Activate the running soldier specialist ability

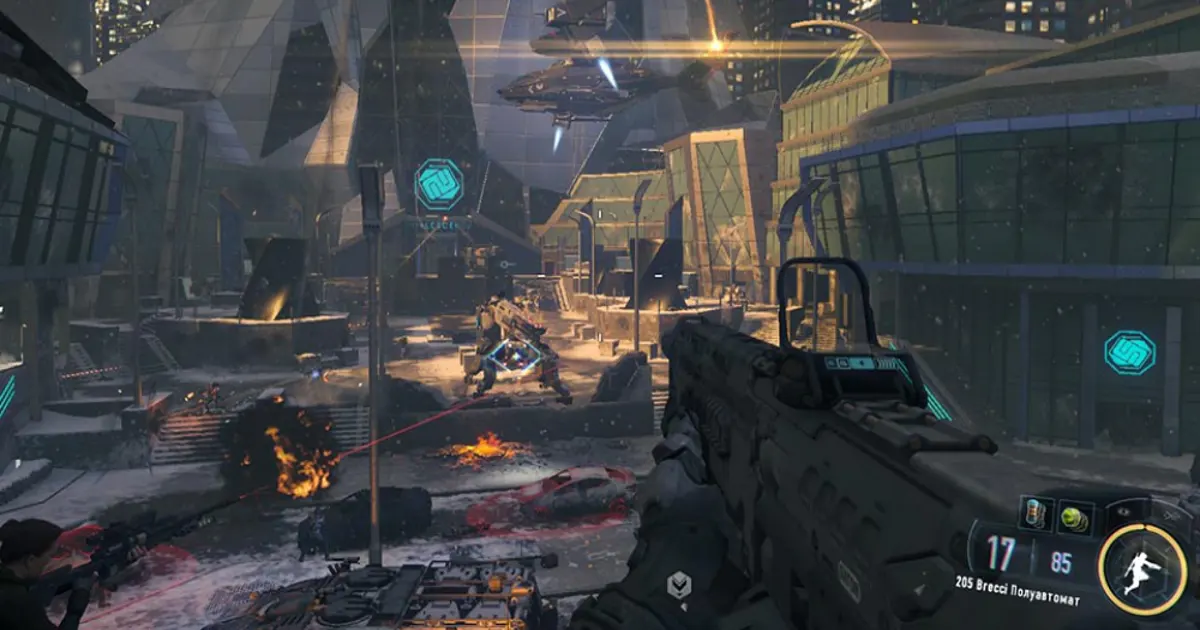[x=1142, y=570]
